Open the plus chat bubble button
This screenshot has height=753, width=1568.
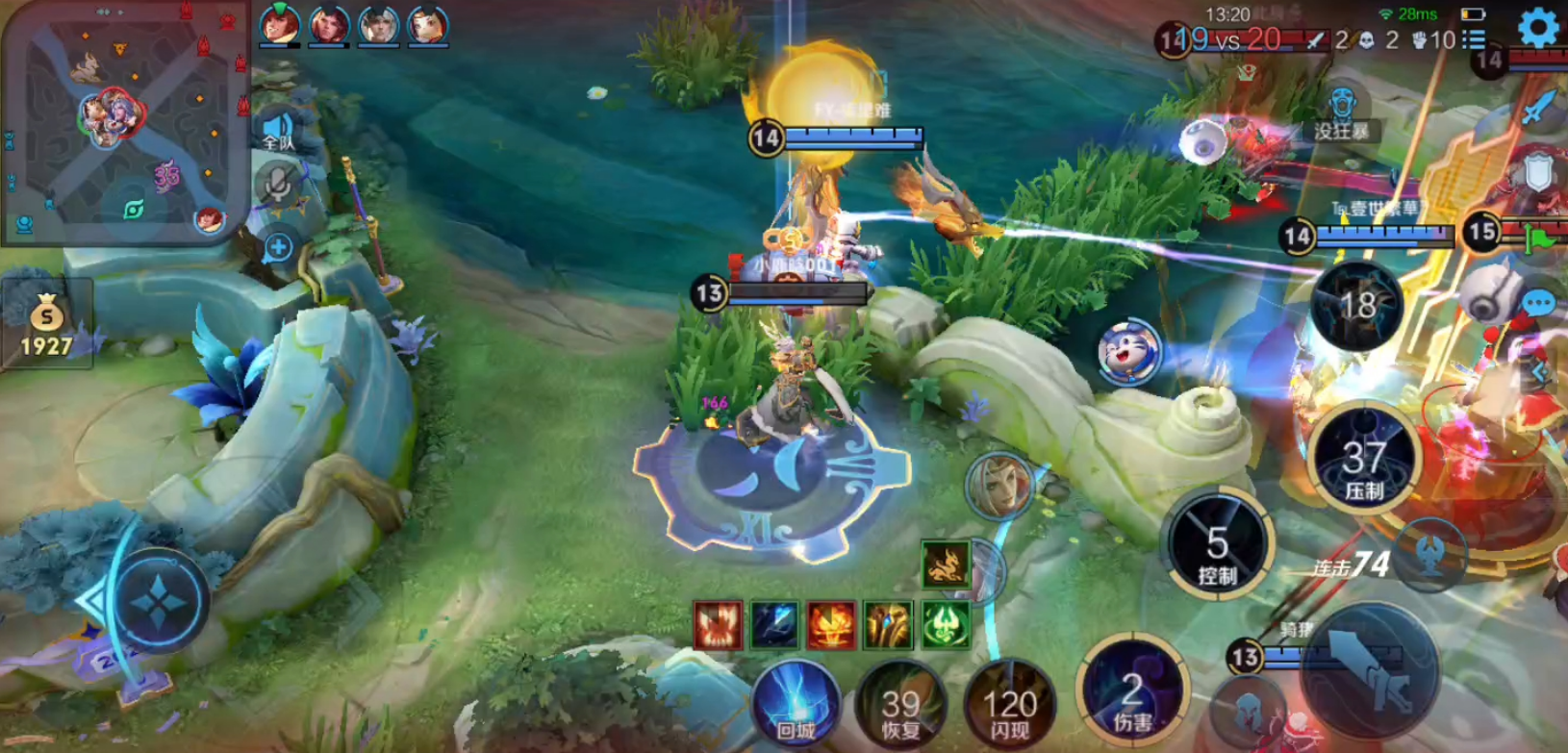pos(278,248)
